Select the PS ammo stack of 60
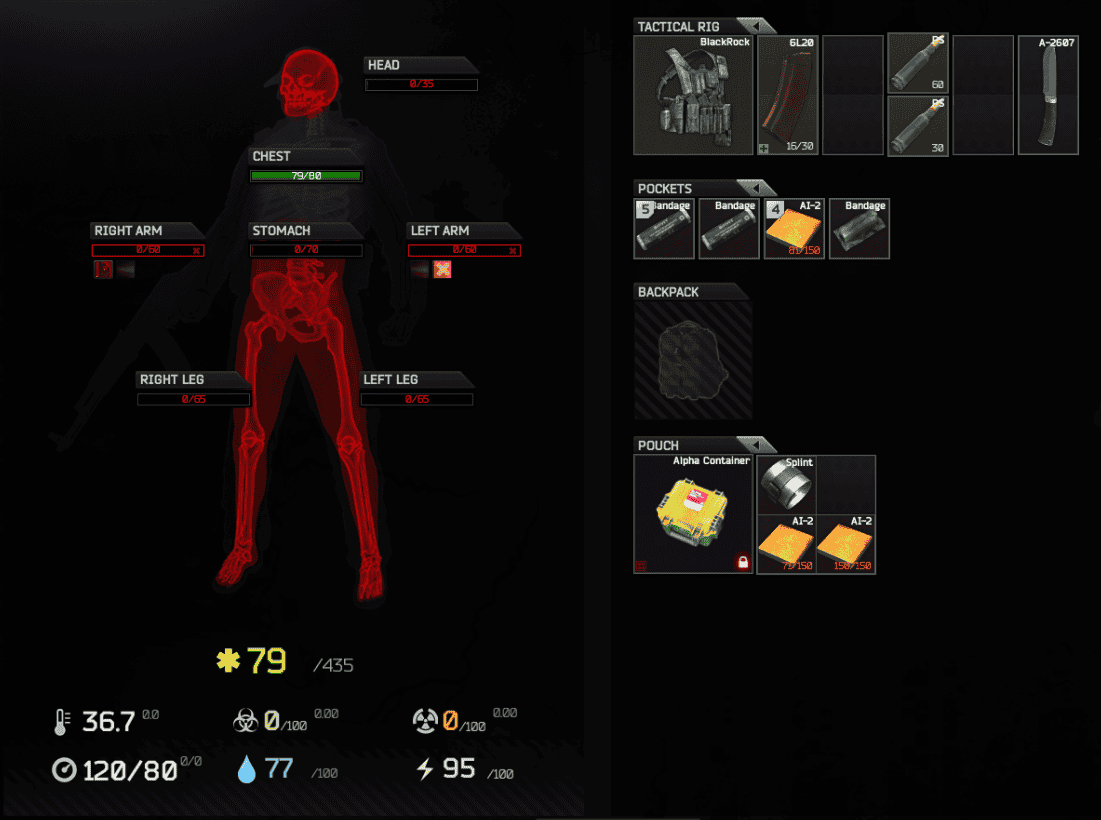The image size is (1101, 820). tap(918, 63)
